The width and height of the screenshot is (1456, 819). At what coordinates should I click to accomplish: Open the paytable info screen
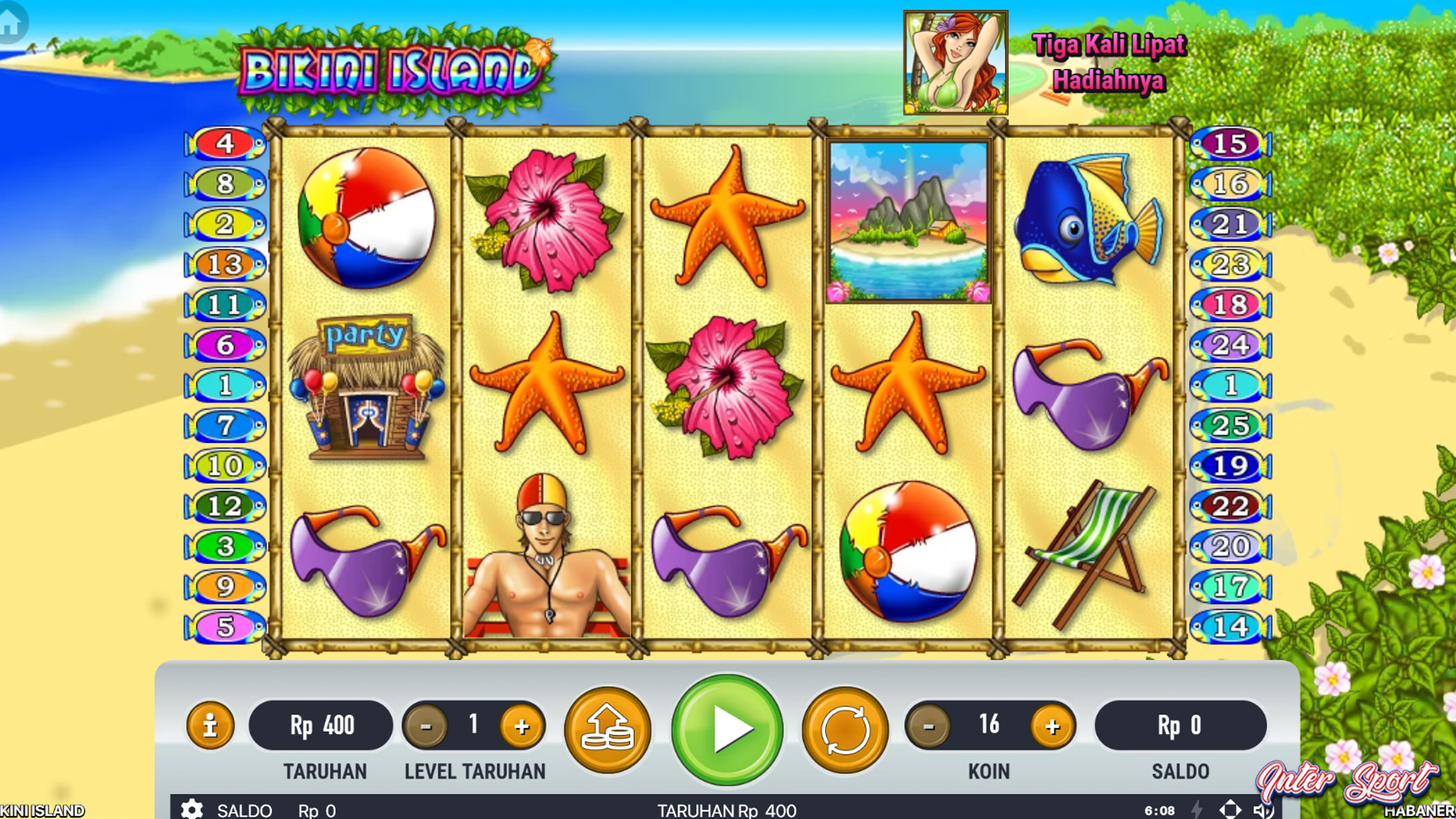209,726
